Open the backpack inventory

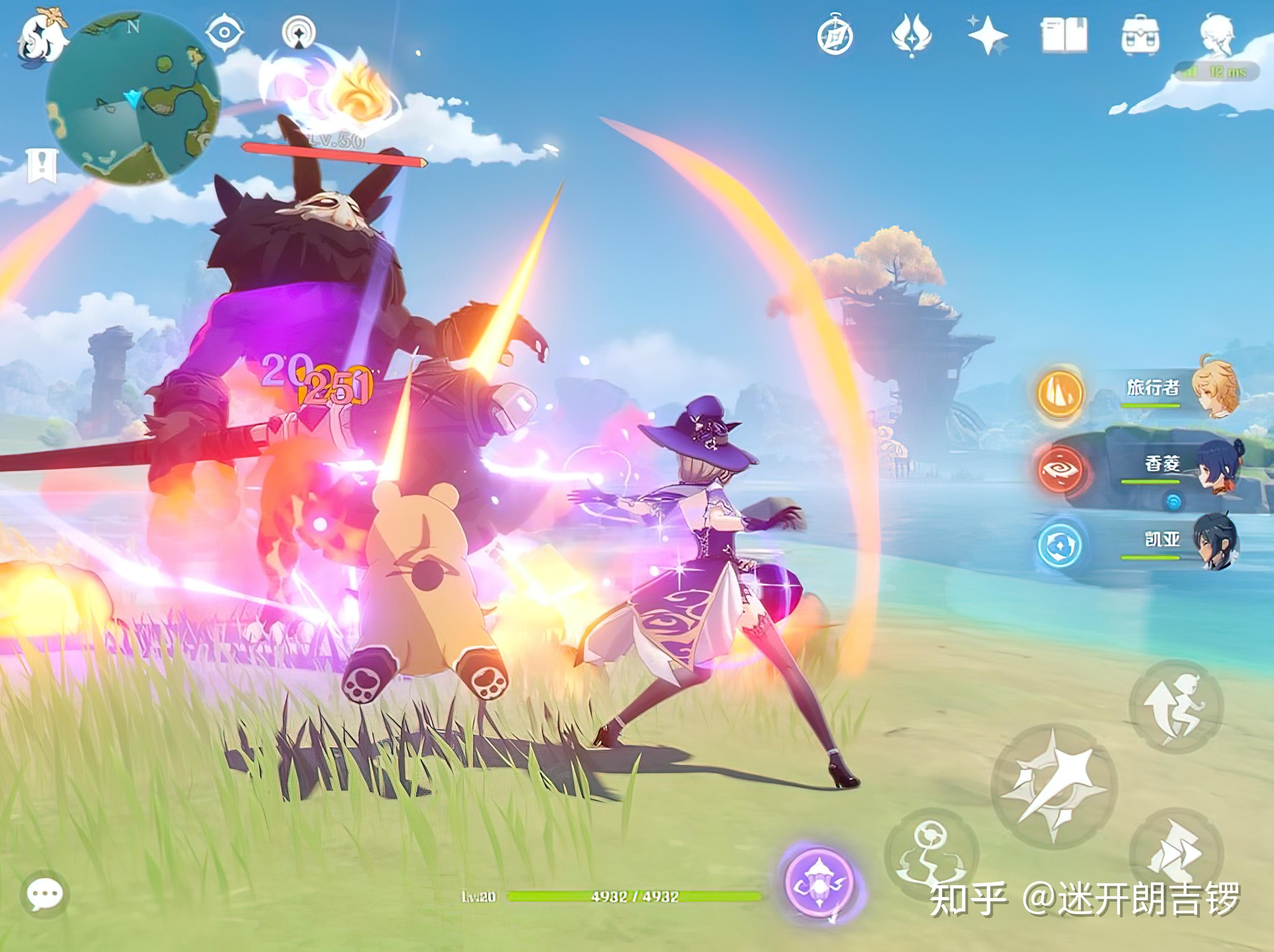click(1140, 36)
